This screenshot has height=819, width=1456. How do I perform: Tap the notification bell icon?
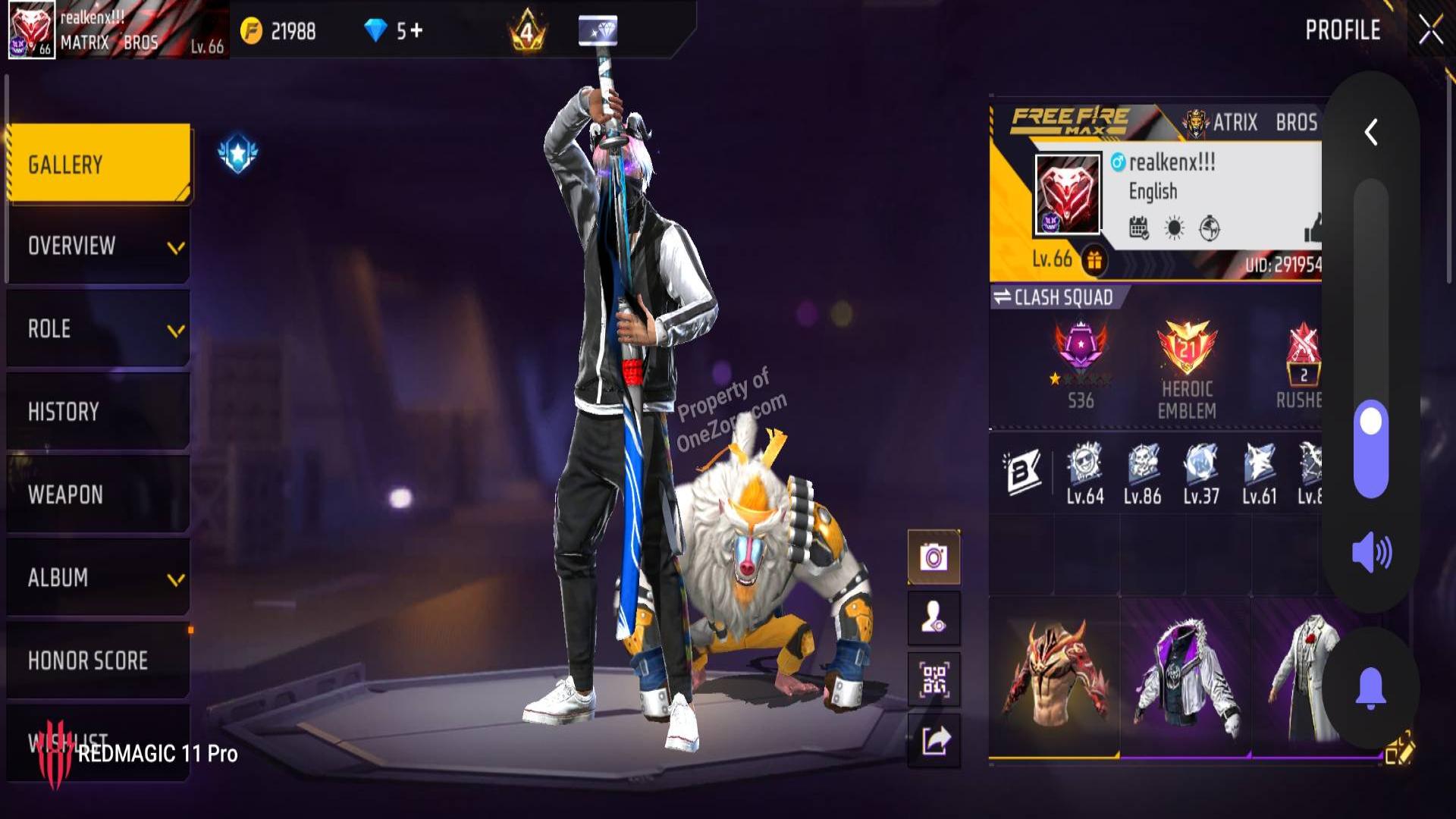pos(1371,688)
